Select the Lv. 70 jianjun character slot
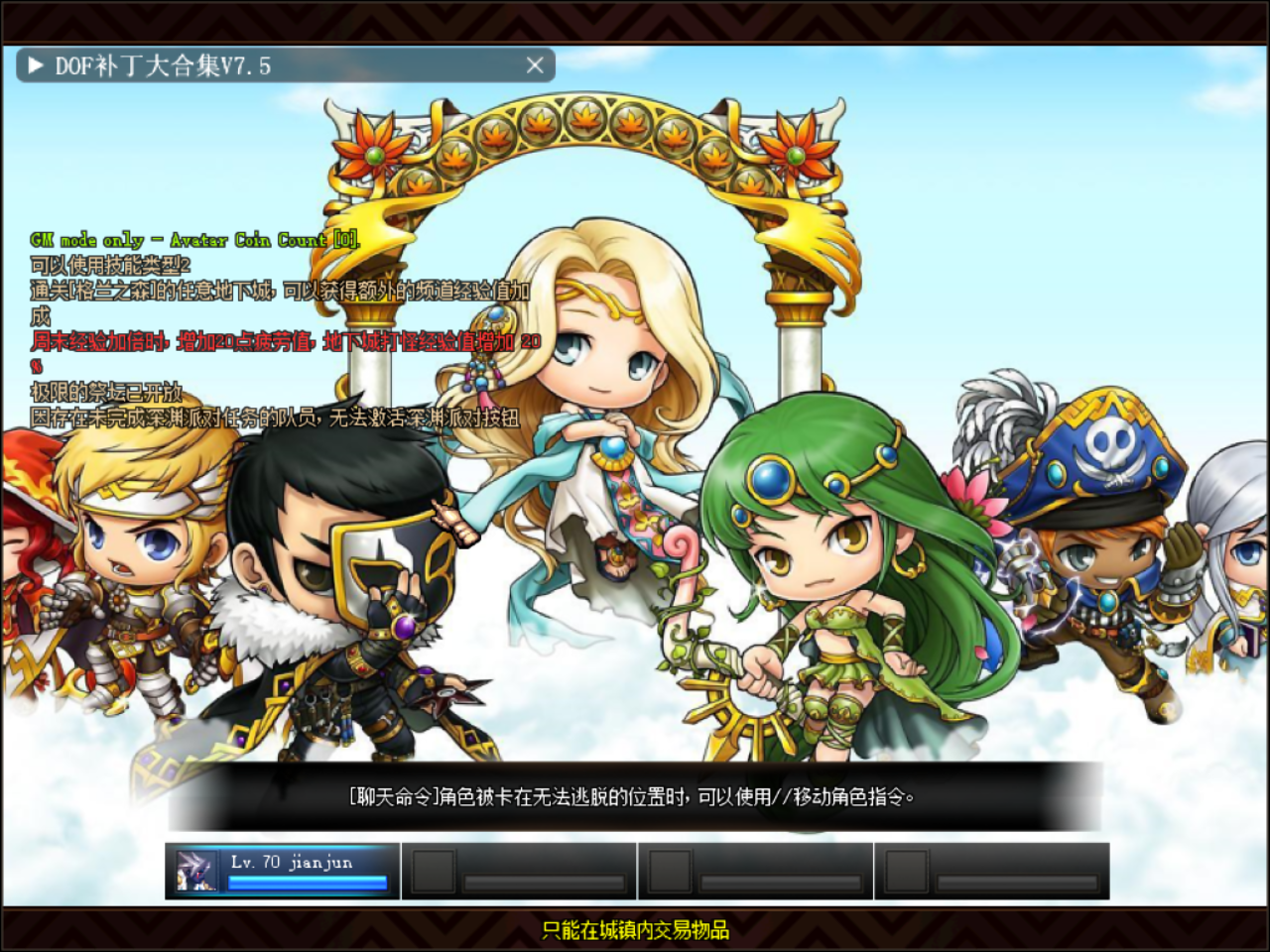This screenshot has height=952, width=1270. (283, 871)
